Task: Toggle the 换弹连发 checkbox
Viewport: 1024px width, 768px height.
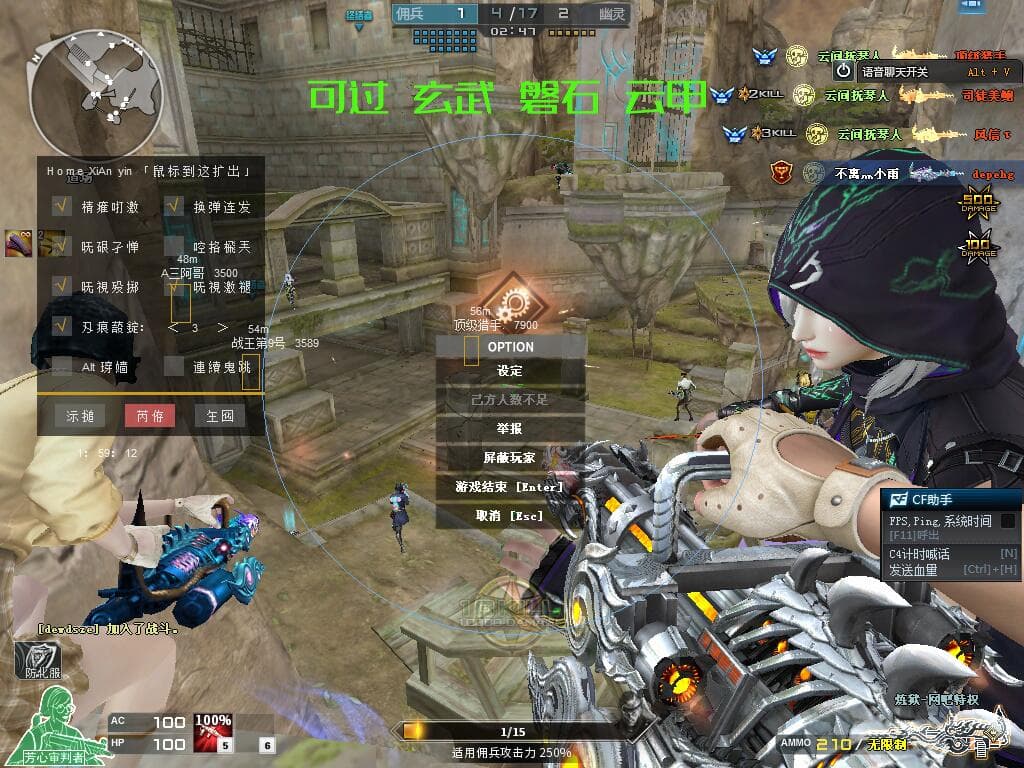Action: pyautogui.click(x=174, y=207)
